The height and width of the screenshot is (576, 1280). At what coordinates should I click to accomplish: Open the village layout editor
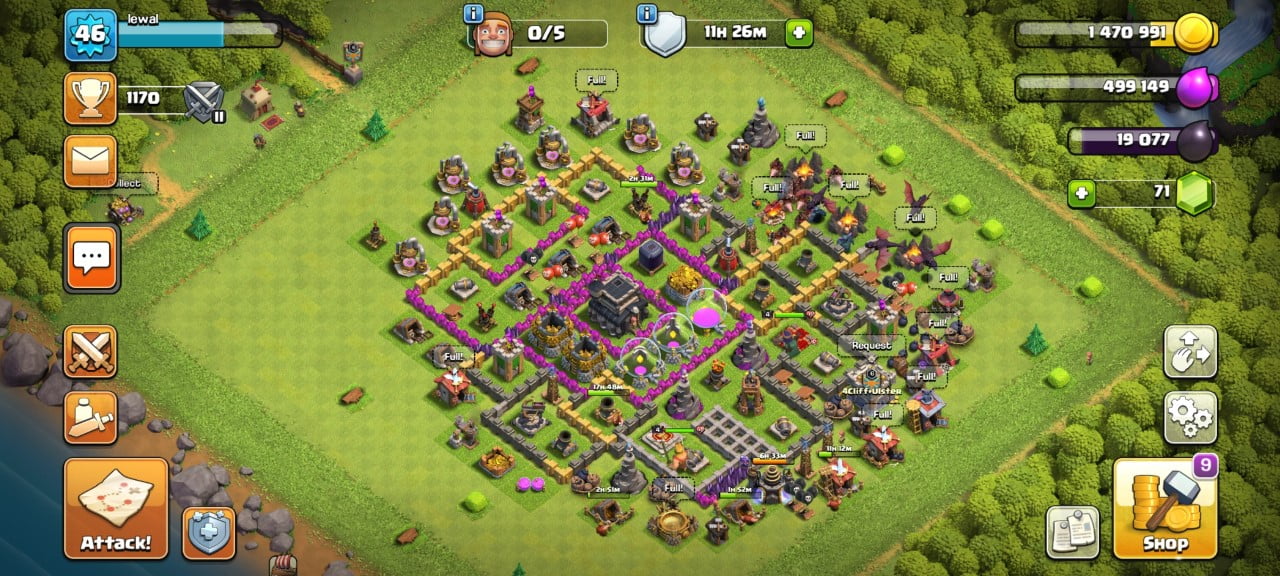point(1191,351)
